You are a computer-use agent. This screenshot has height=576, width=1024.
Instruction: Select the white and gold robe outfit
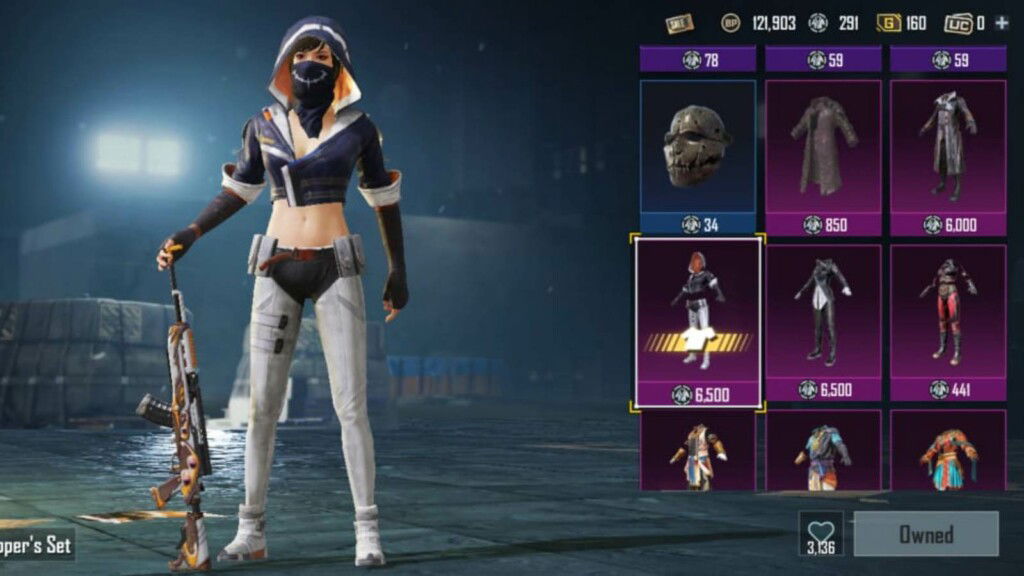698,455
